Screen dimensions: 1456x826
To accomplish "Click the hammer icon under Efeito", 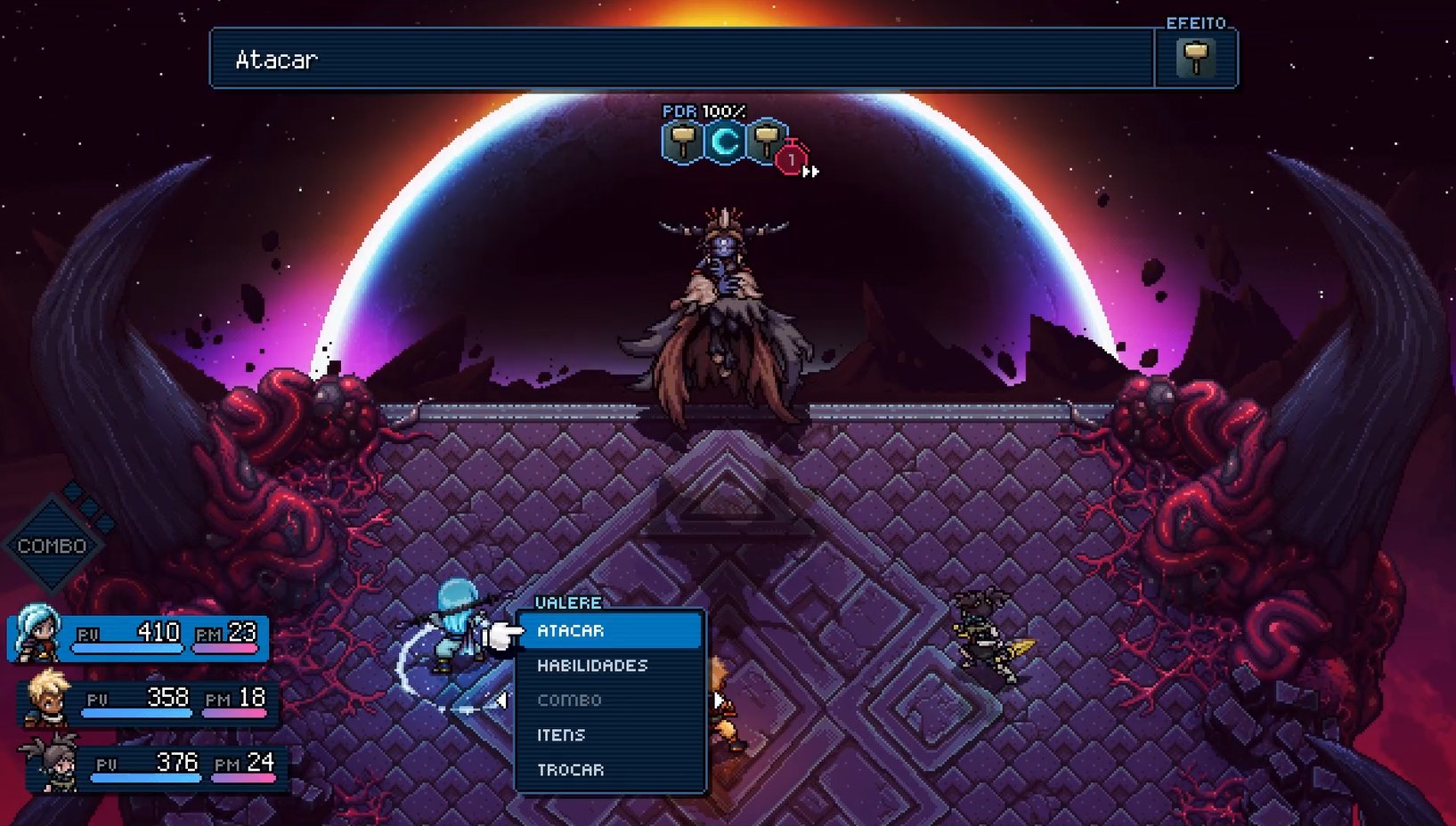I will point(1195,59).
